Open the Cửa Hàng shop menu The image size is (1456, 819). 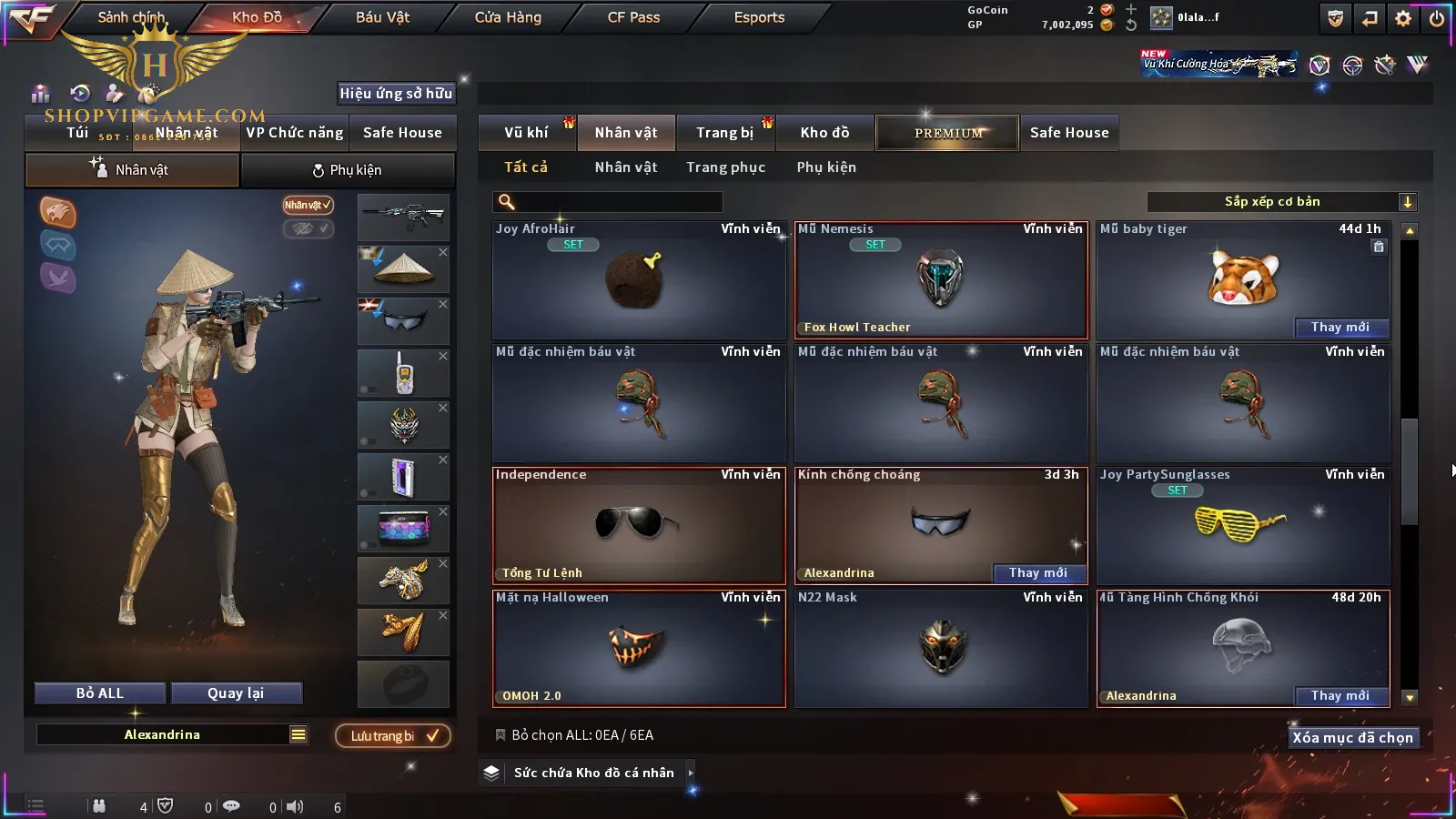[x=508, y=17]
